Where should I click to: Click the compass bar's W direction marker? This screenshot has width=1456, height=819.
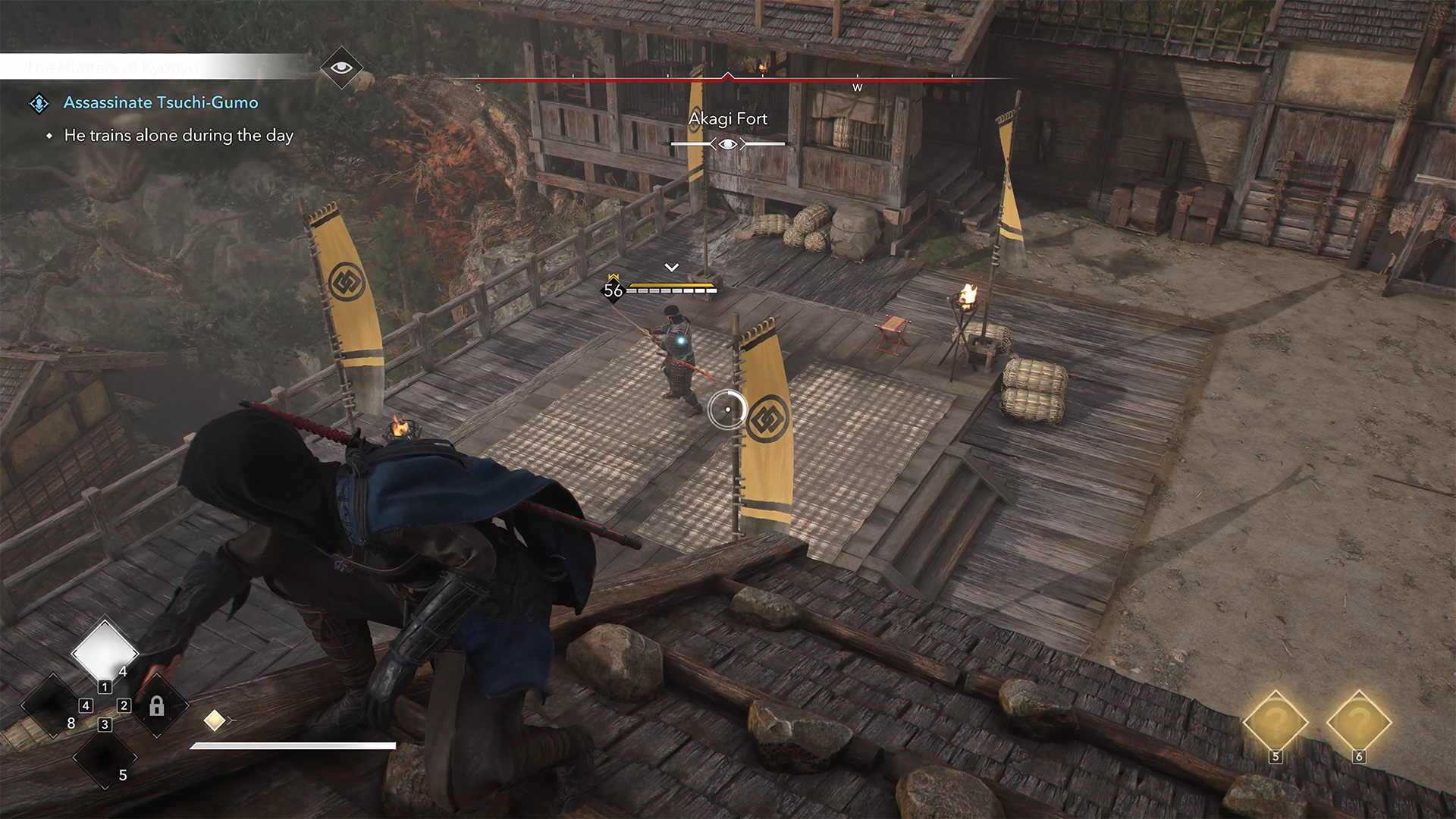(x=858, y=87)
